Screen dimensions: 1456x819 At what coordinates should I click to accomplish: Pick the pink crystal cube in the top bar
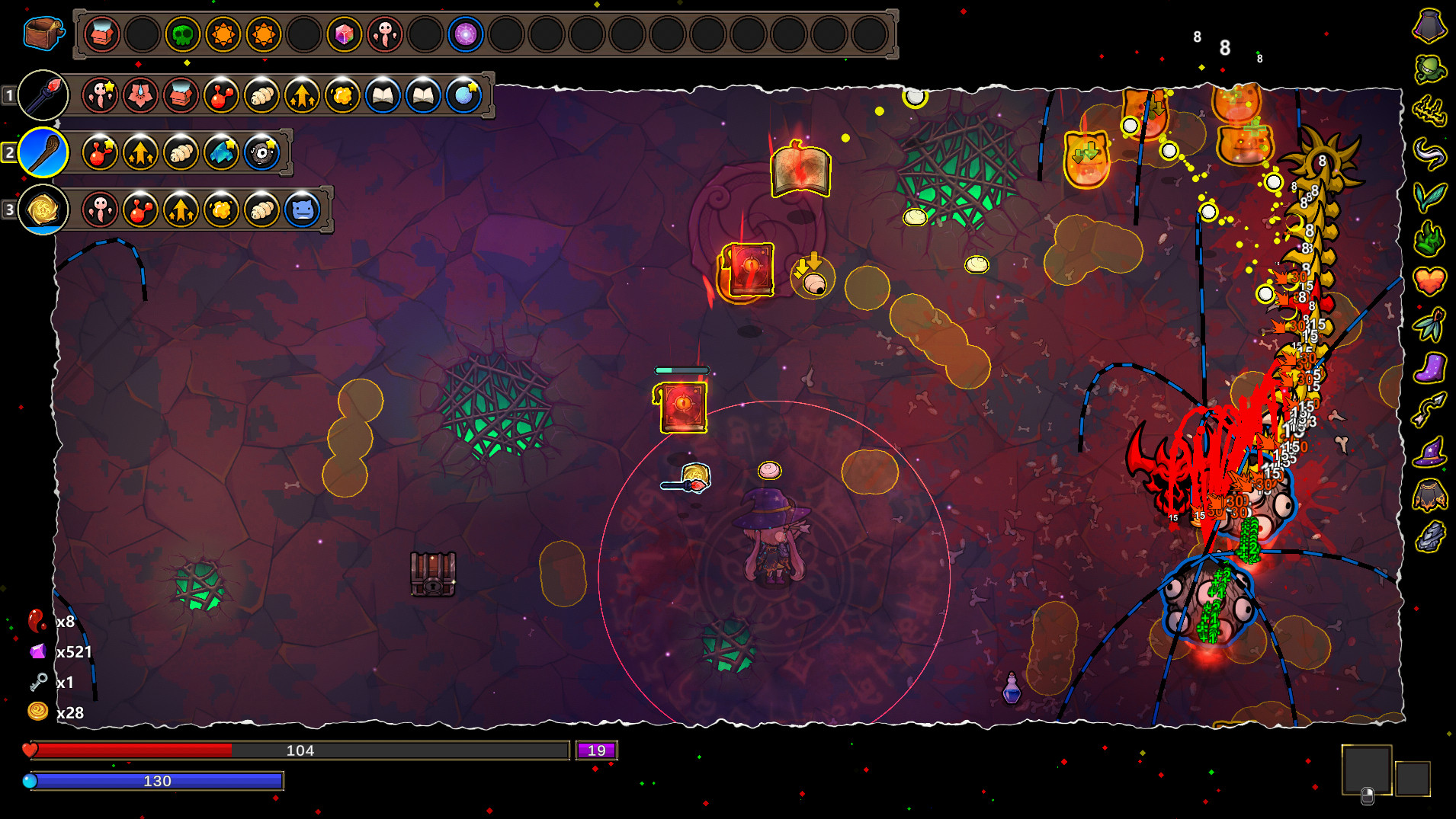tap(344, 34)
